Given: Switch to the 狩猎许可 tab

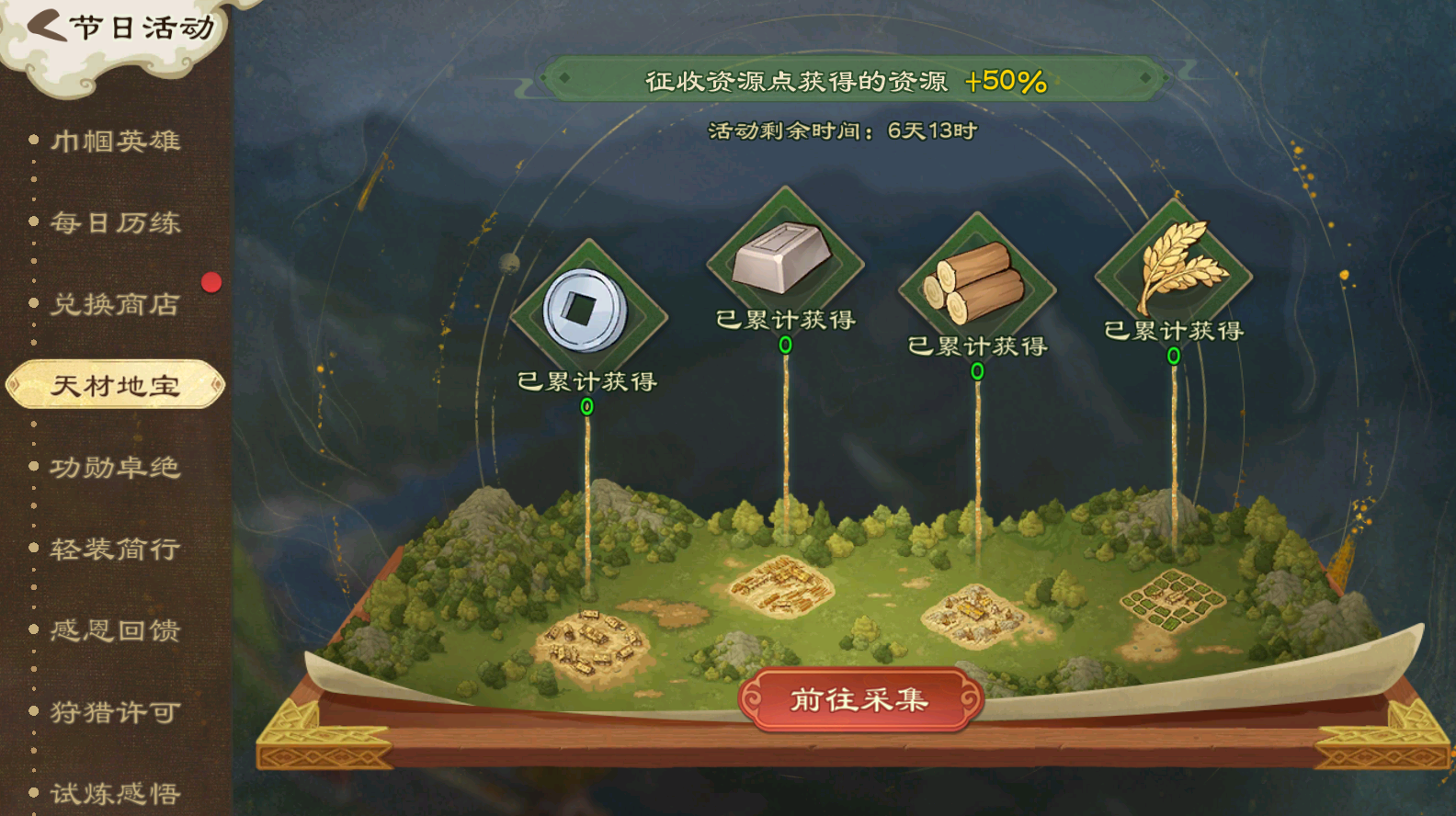Looking at the screenshot, I should click(115, 712).
